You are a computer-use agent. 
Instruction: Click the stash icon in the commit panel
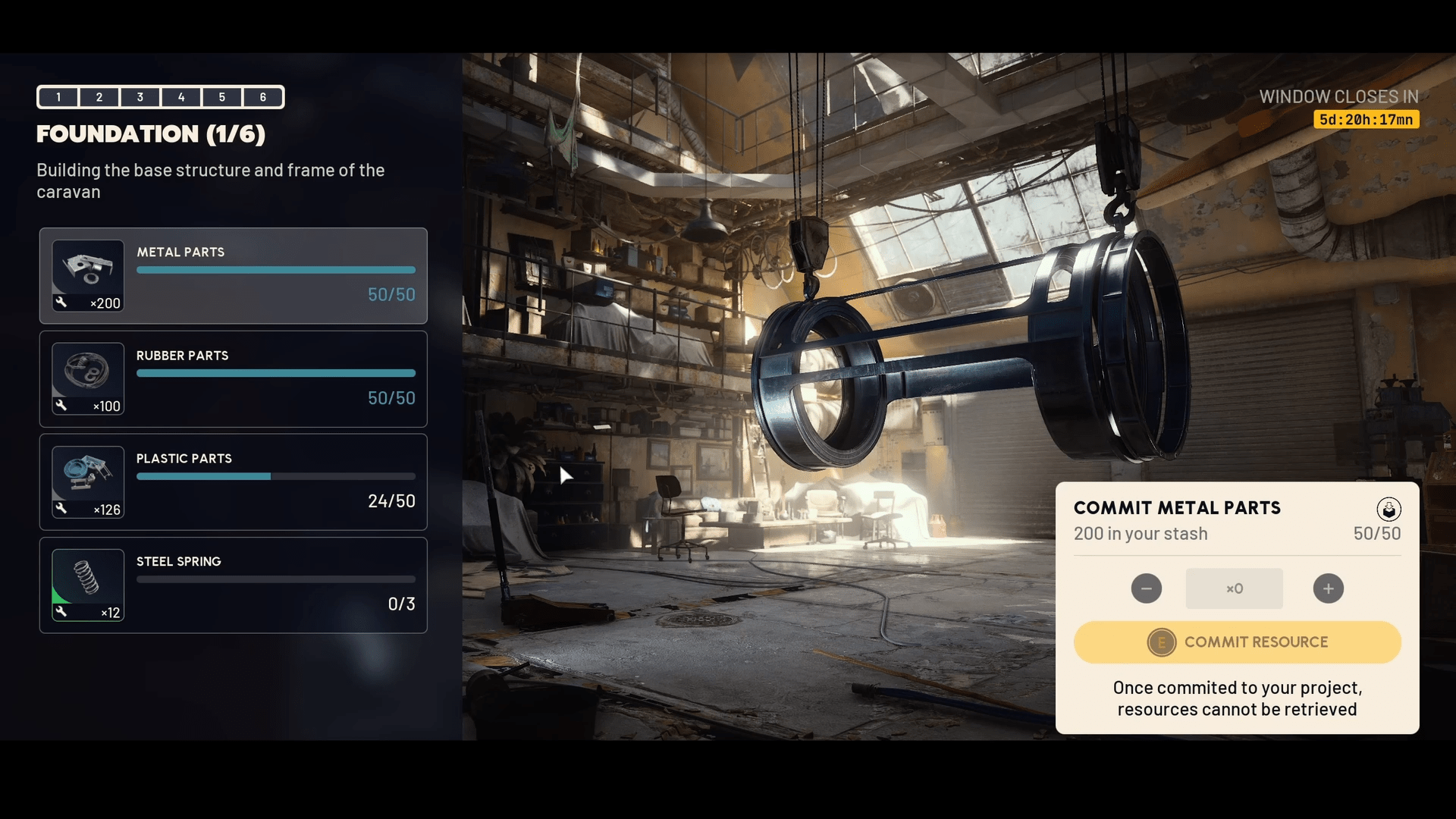[x=1389, y=510]
